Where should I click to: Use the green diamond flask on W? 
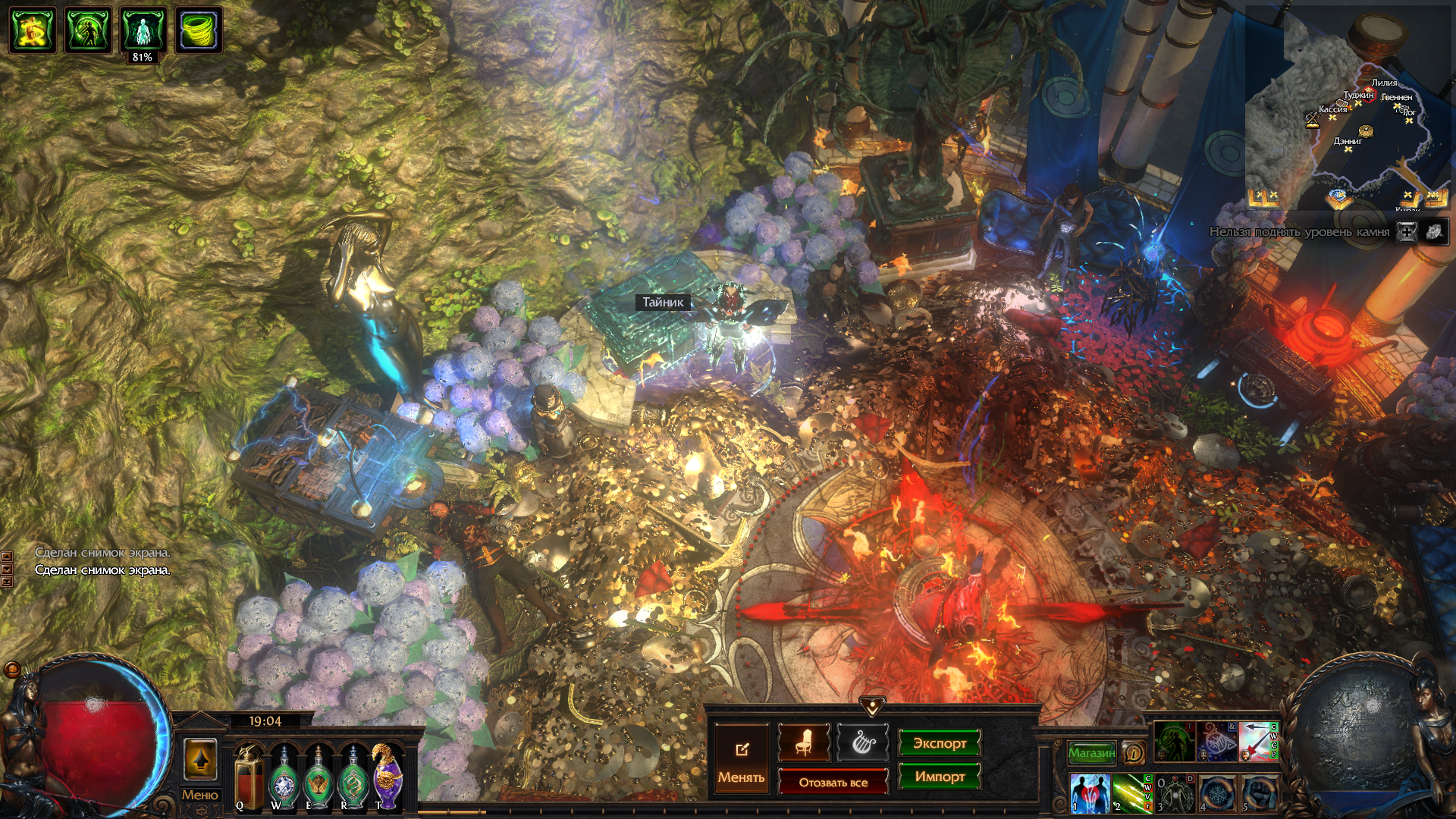coord(284,776)
